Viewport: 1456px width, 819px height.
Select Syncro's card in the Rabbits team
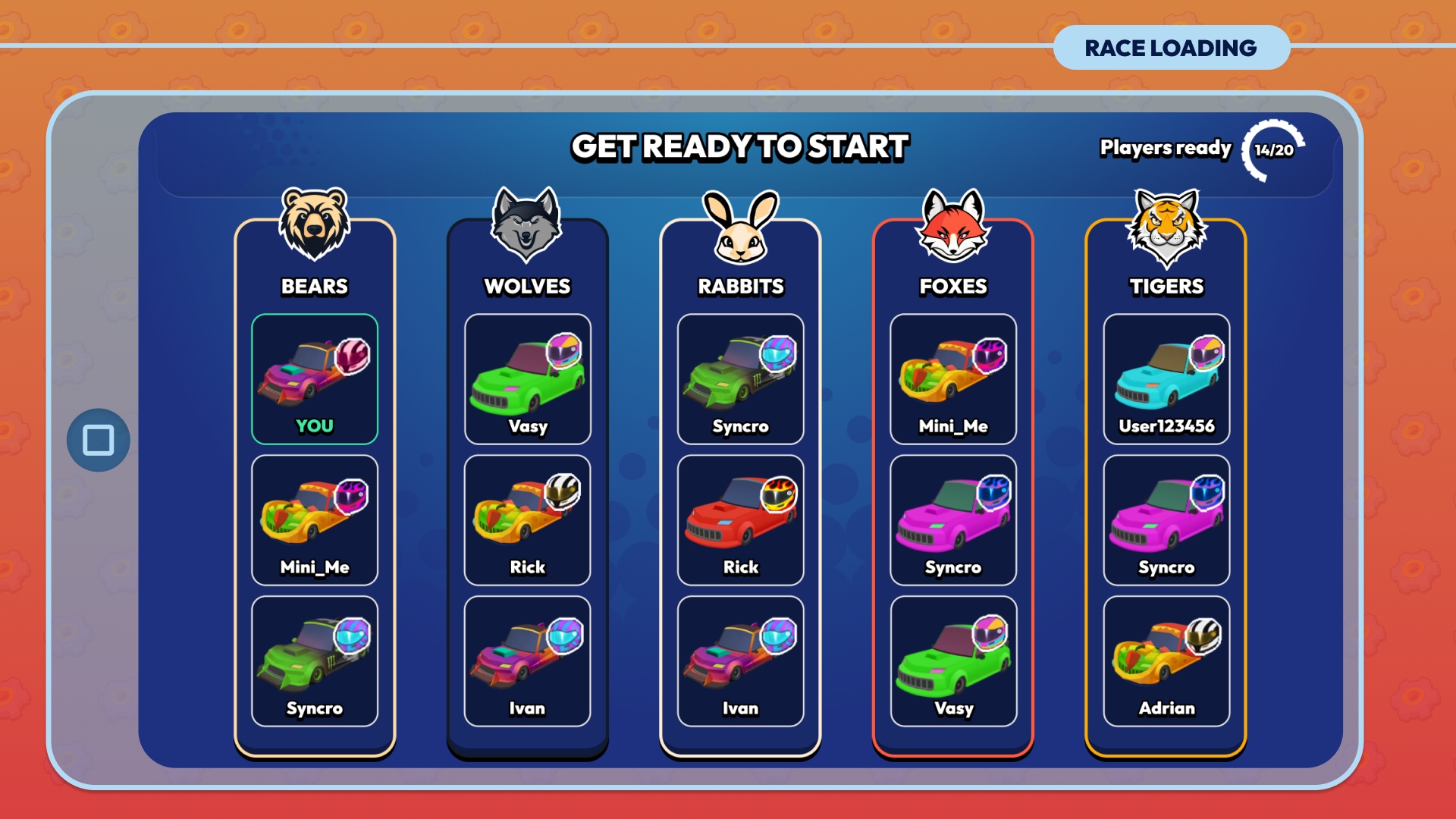tap(741, 379)
